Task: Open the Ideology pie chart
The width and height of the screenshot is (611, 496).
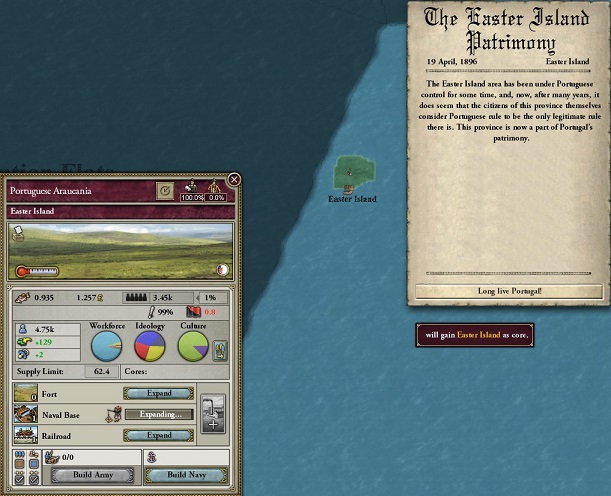Action: 150,346
